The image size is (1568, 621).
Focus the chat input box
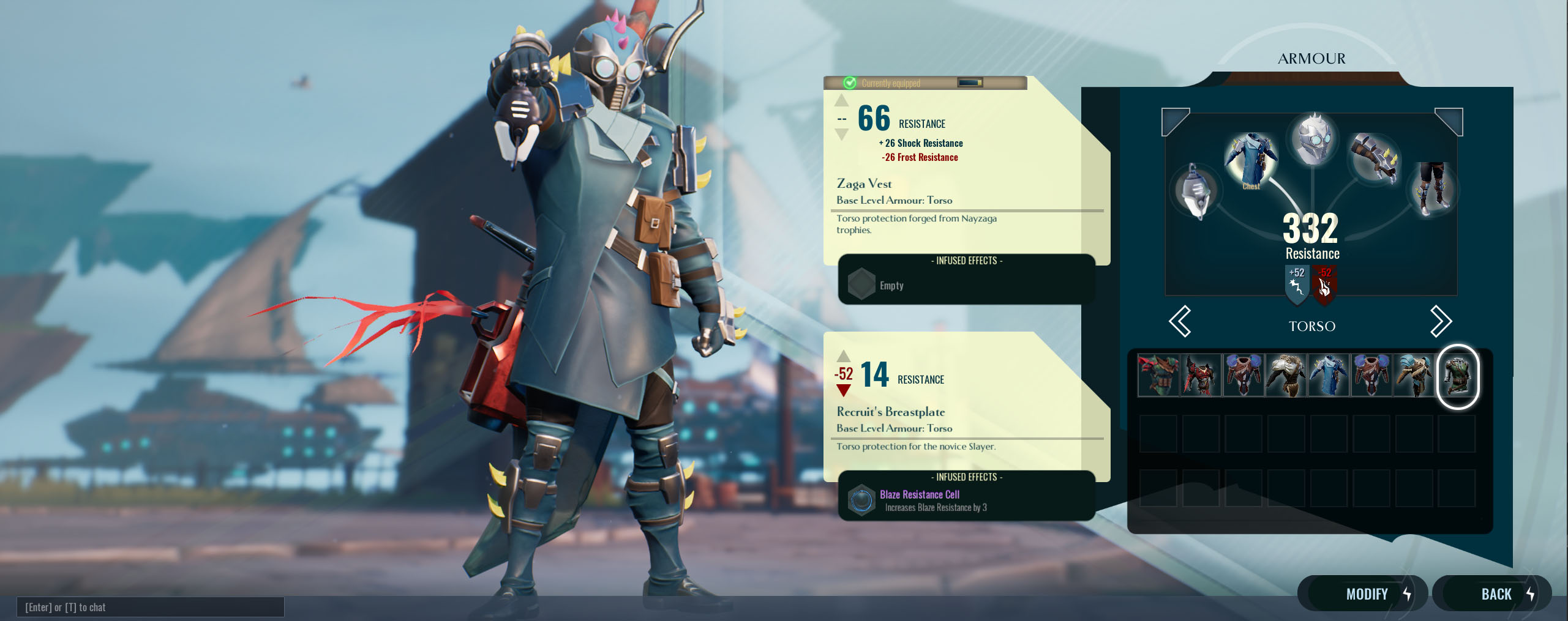click(151, 607)
